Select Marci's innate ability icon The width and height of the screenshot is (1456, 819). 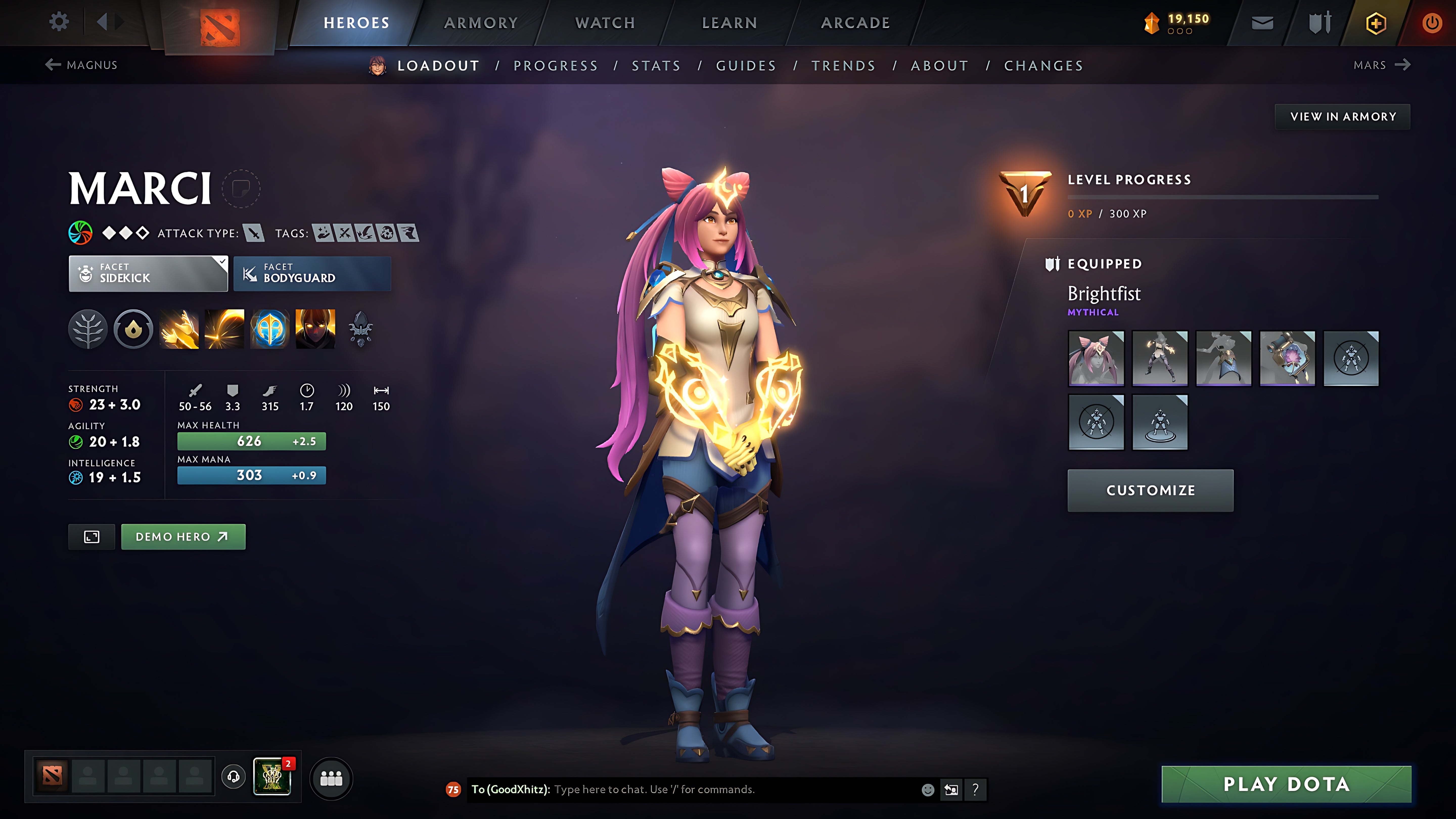[x=134, y=329]
